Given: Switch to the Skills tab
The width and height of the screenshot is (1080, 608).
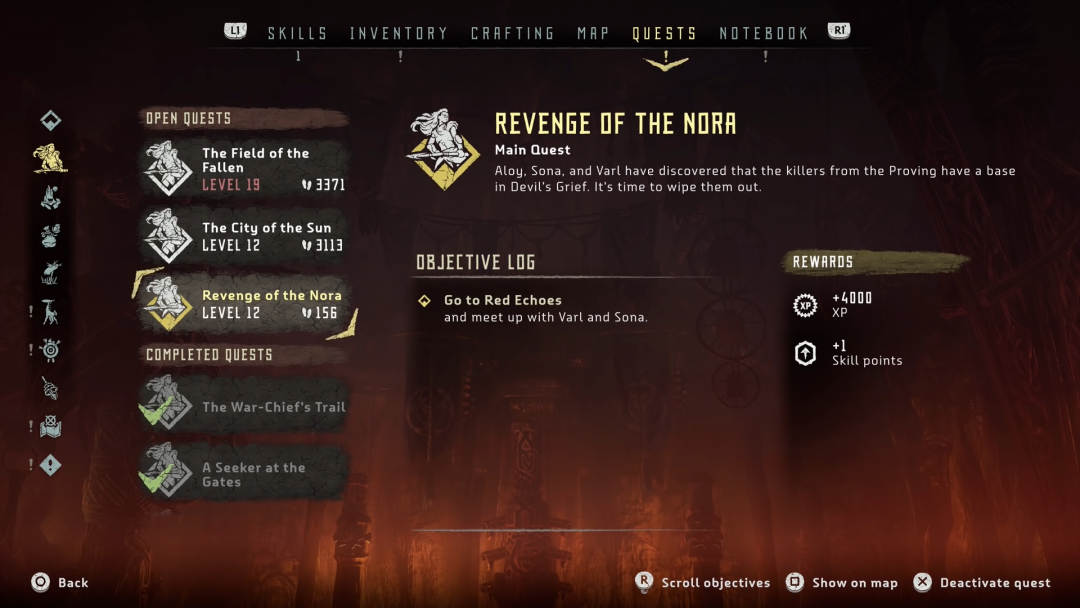Looking at the screenshot, I should (x=297, y=34).
